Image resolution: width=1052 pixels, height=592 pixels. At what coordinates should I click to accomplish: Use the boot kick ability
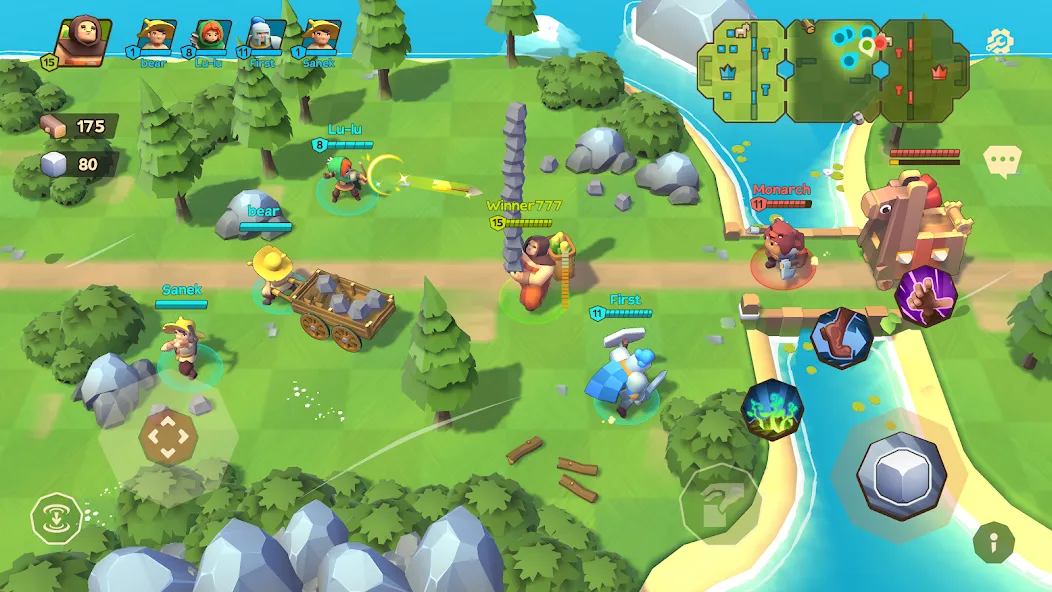841,338
